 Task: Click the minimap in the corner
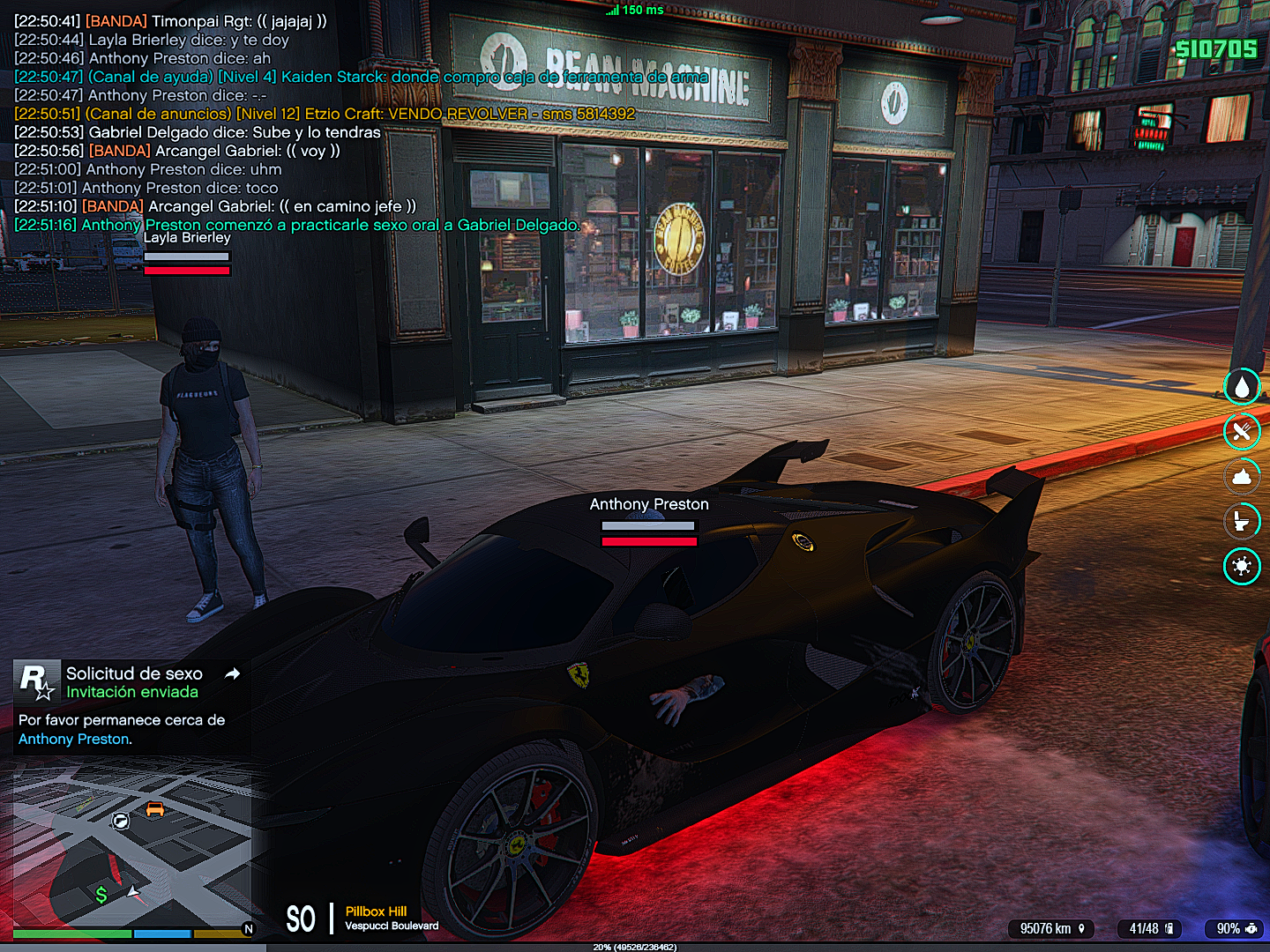coord(132,846)
